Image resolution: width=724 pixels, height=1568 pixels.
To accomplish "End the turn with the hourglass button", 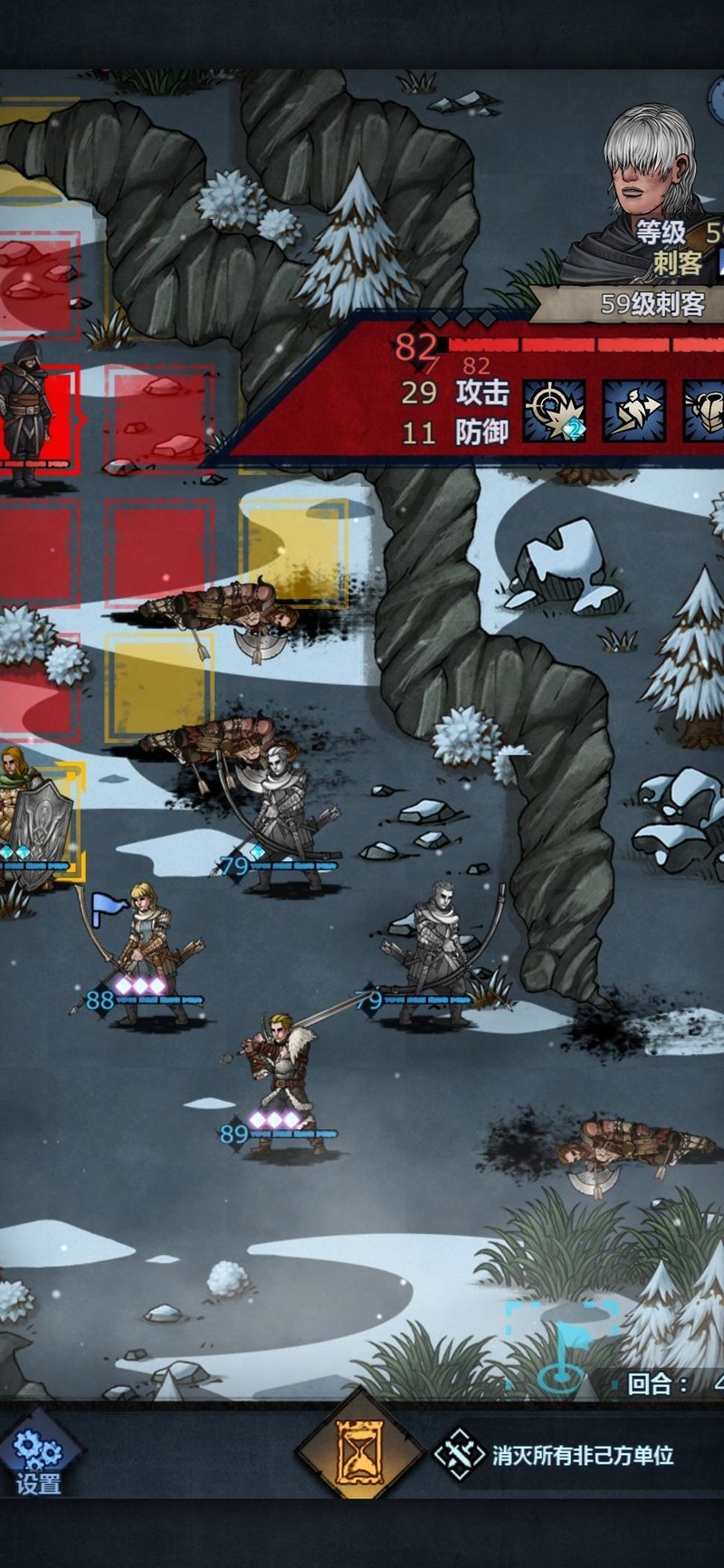I will pyautogui.click(x=359, y=1454).
